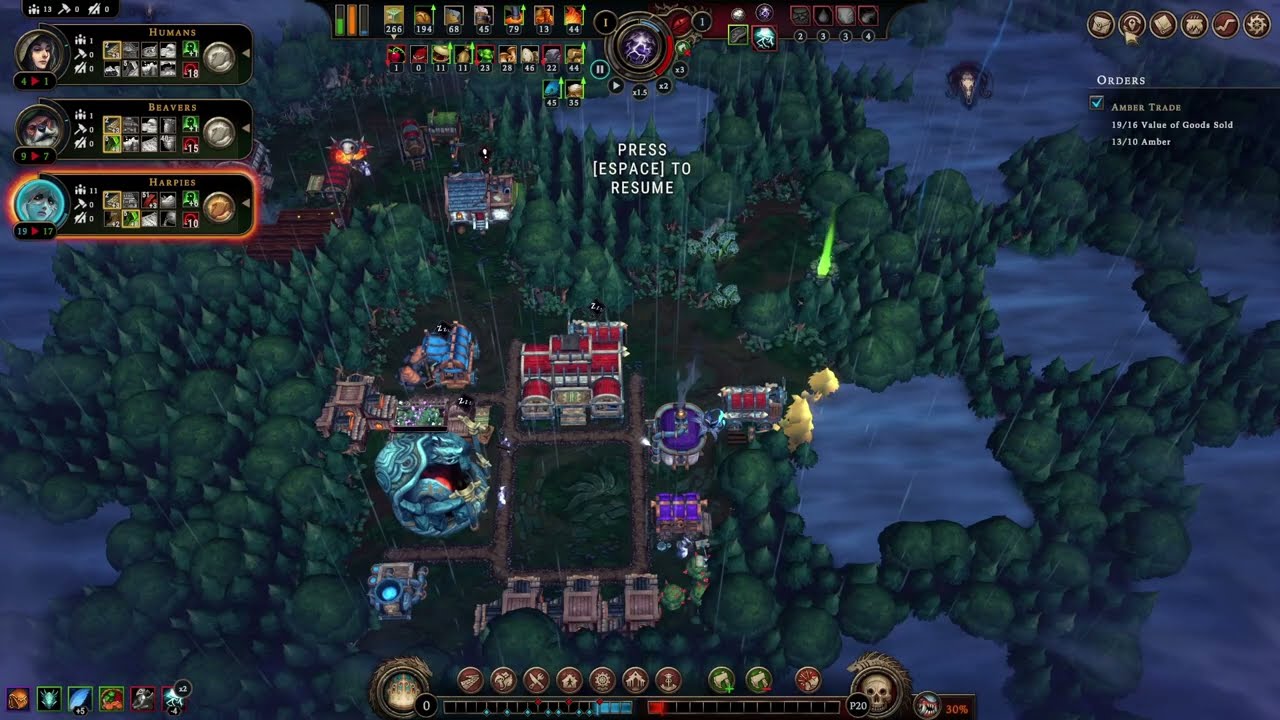Open the trade routes graph icon

point(1225,24)
